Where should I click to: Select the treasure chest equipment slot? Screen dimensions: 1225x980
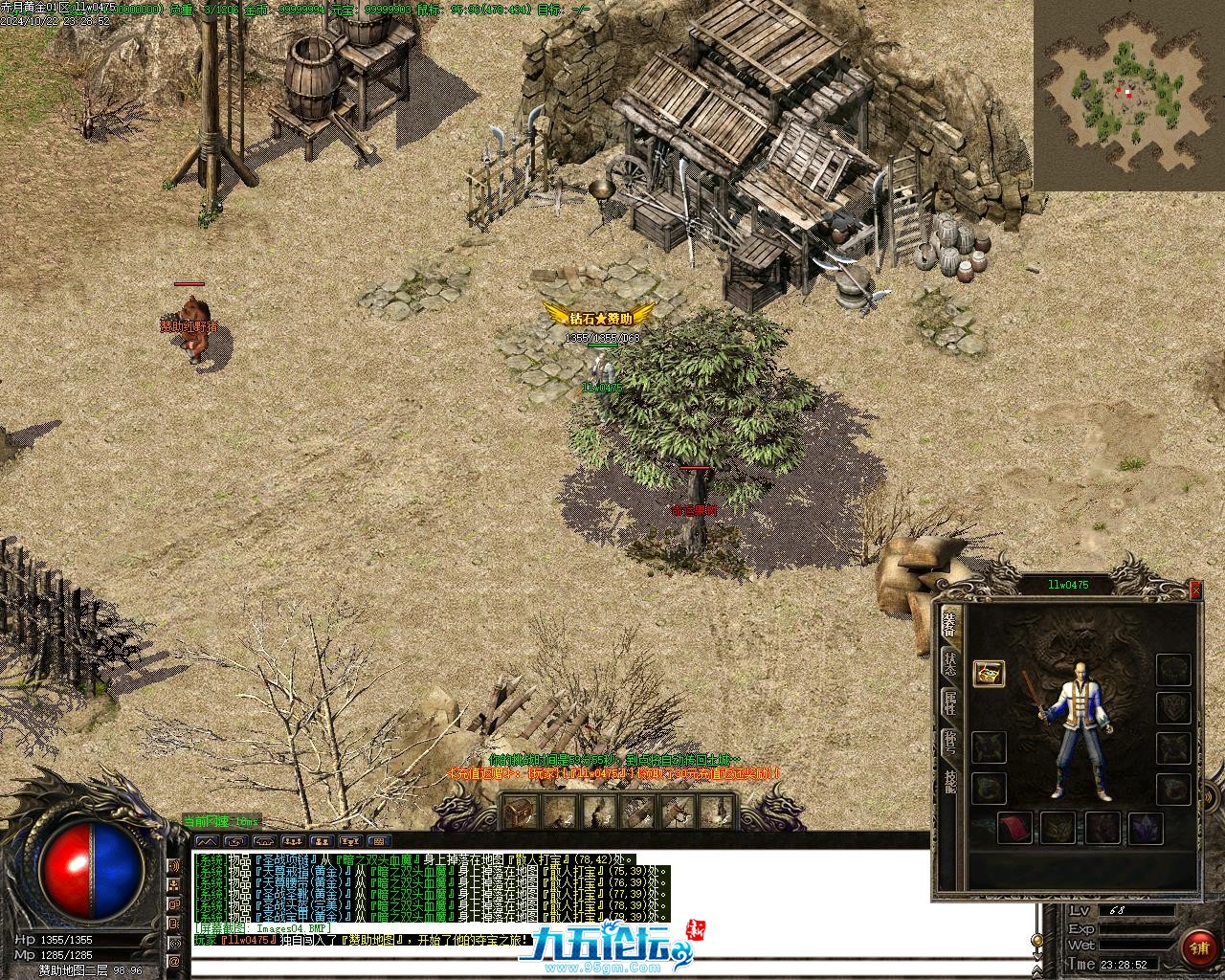tap(989, 673)
